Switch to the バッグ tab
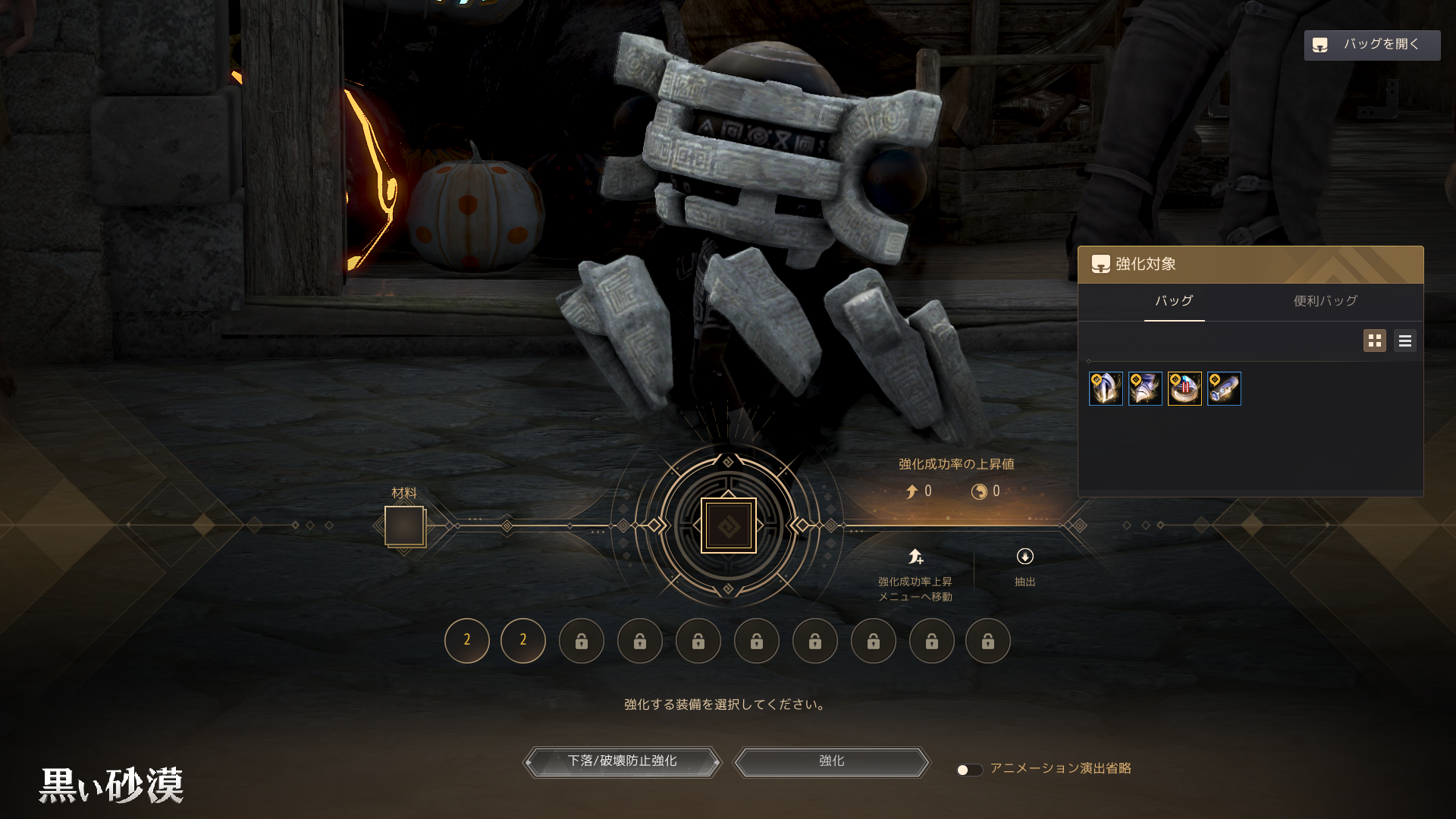 (x=1174, y=301)
